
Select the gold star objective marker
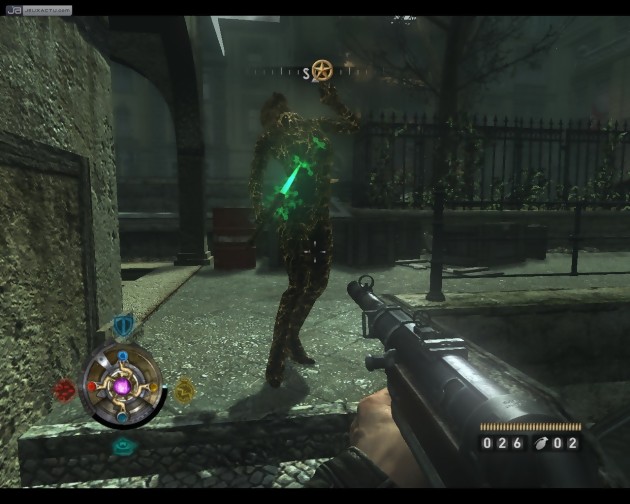[x=322, y=70]
